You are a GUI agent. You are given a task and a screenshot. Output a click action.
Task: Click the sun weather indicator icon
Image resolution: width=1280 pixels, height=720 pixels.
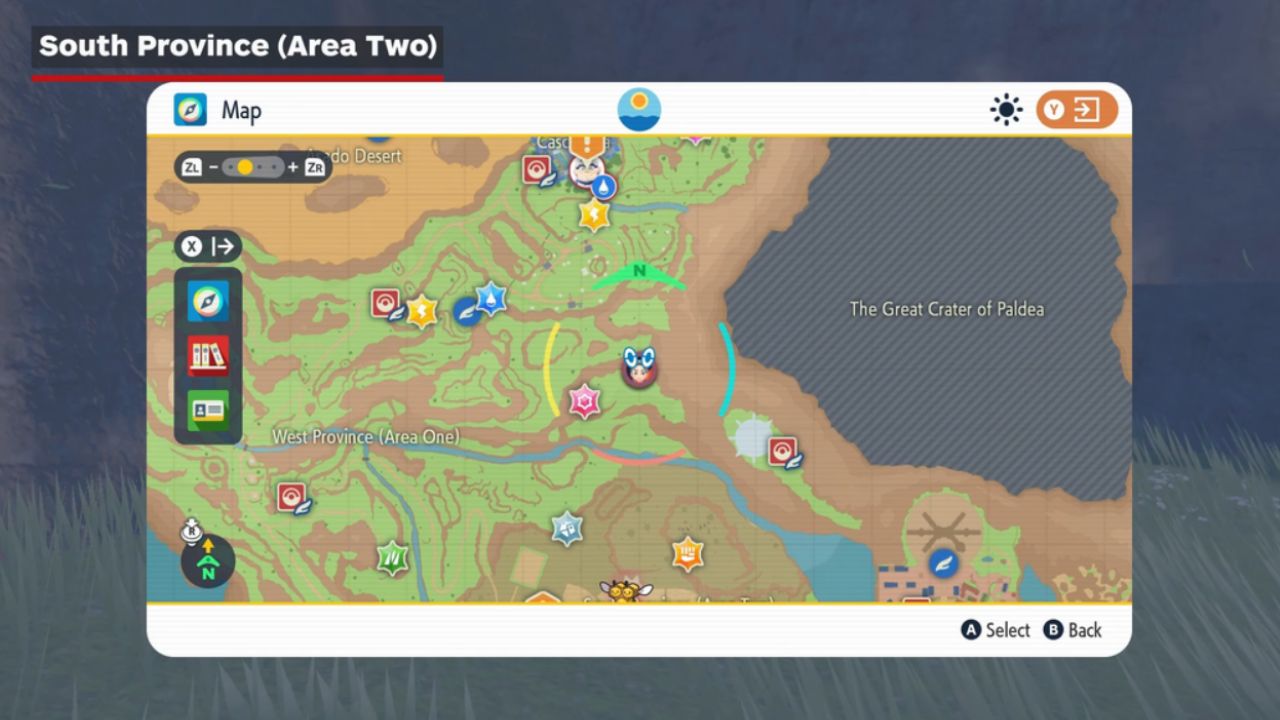[1005, 109]
